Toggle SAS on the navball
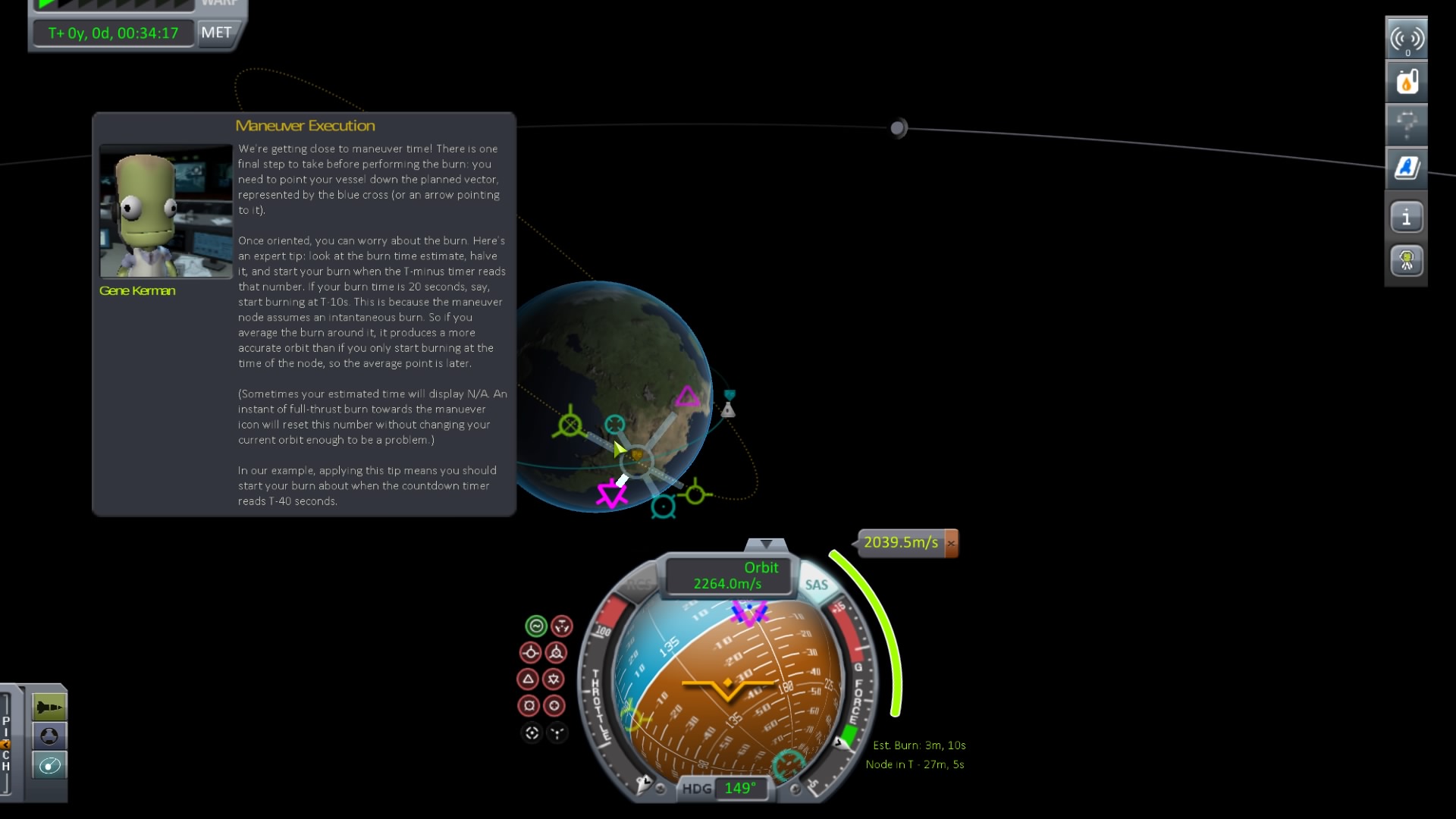The height and width of the screenshot is (819, 1456). 817,585
